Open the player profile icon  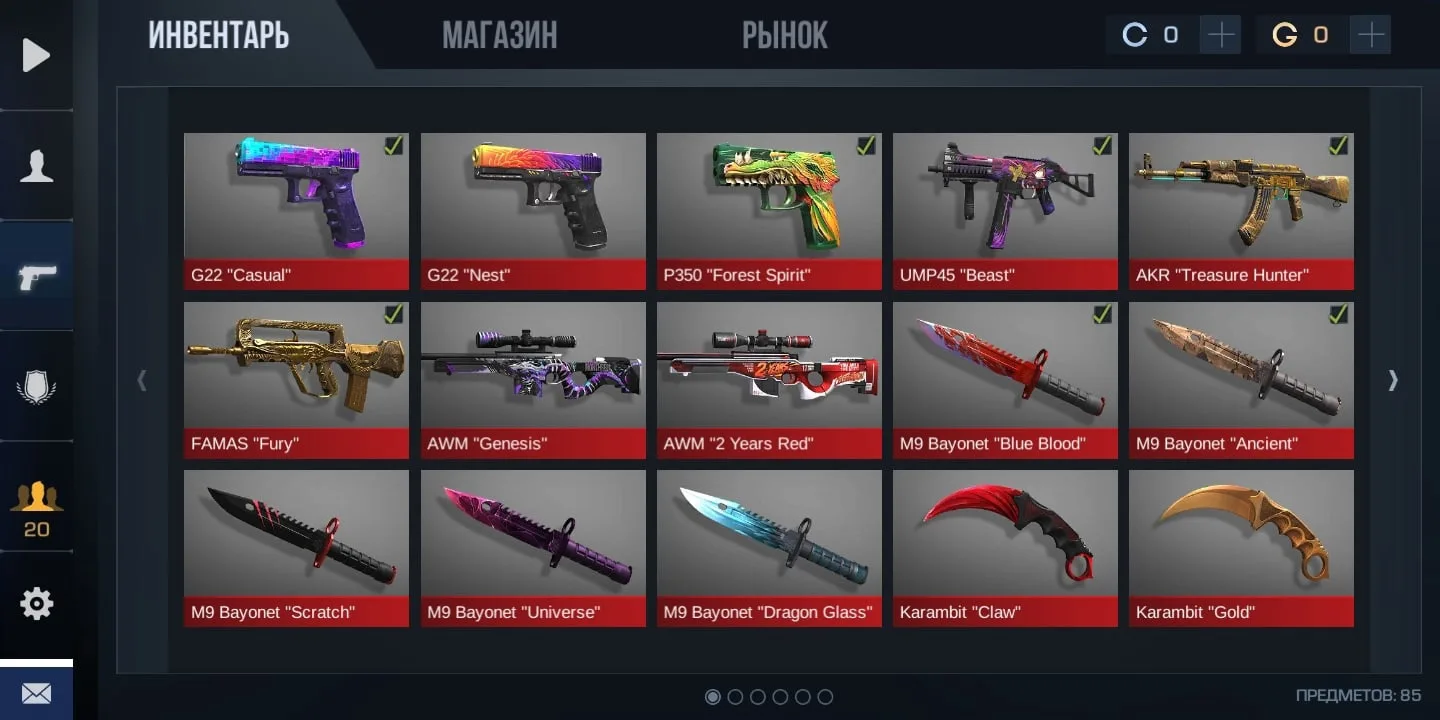[36, 166]
